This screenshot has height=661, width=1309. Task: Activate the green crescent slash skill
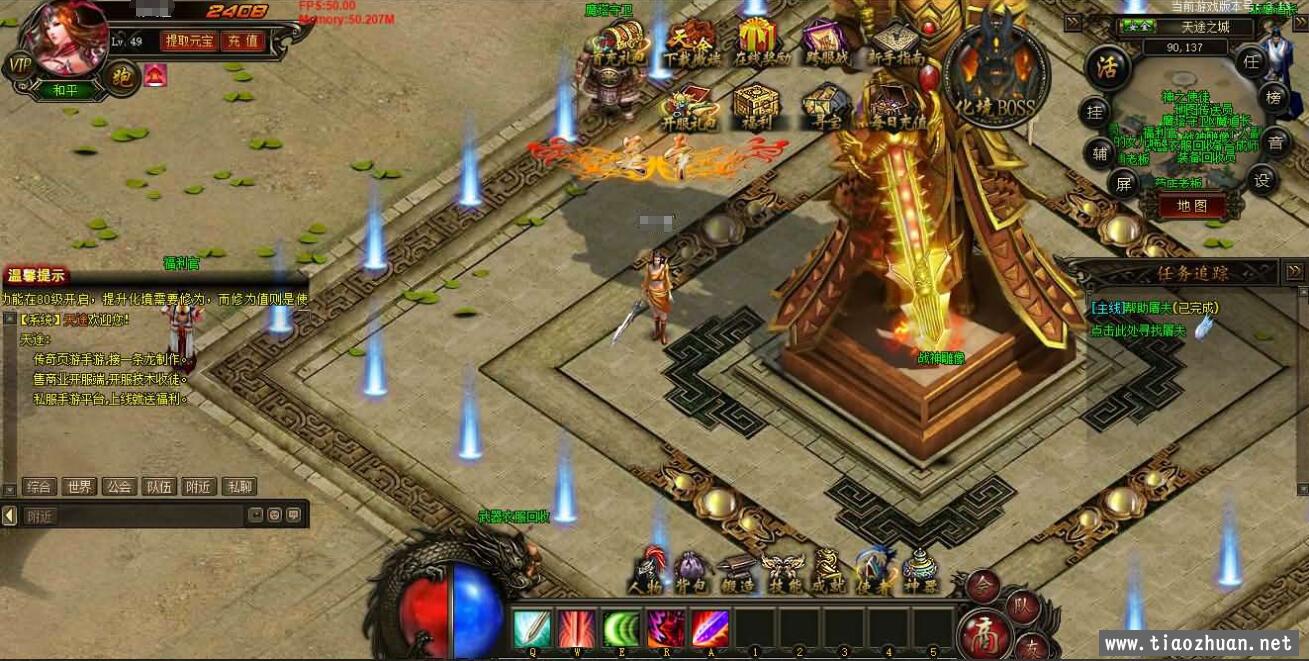pyautogui.click(x=621, y=629)
